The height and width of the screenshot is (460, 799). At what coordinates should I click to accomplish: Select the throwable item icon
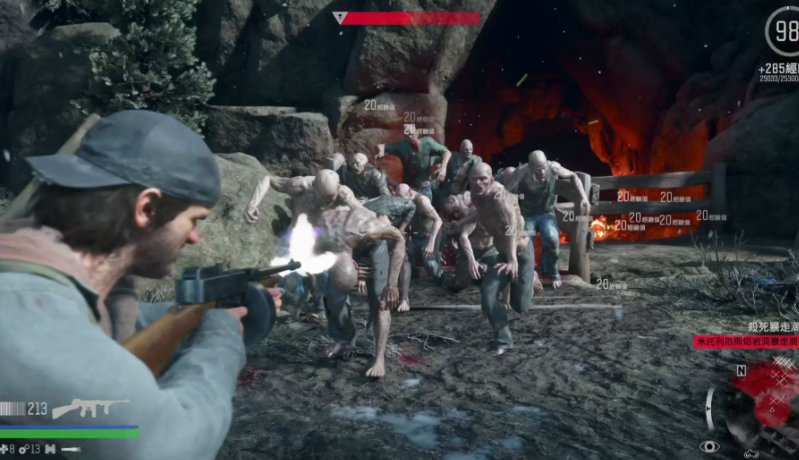click(x=72, y=450)
